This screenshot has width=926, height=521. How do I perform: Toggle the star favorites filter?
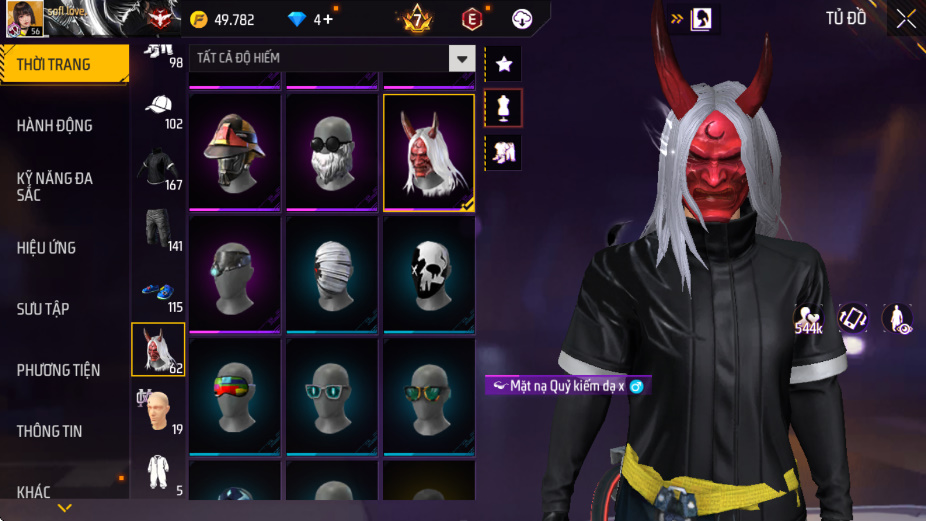tap(503, 64)
